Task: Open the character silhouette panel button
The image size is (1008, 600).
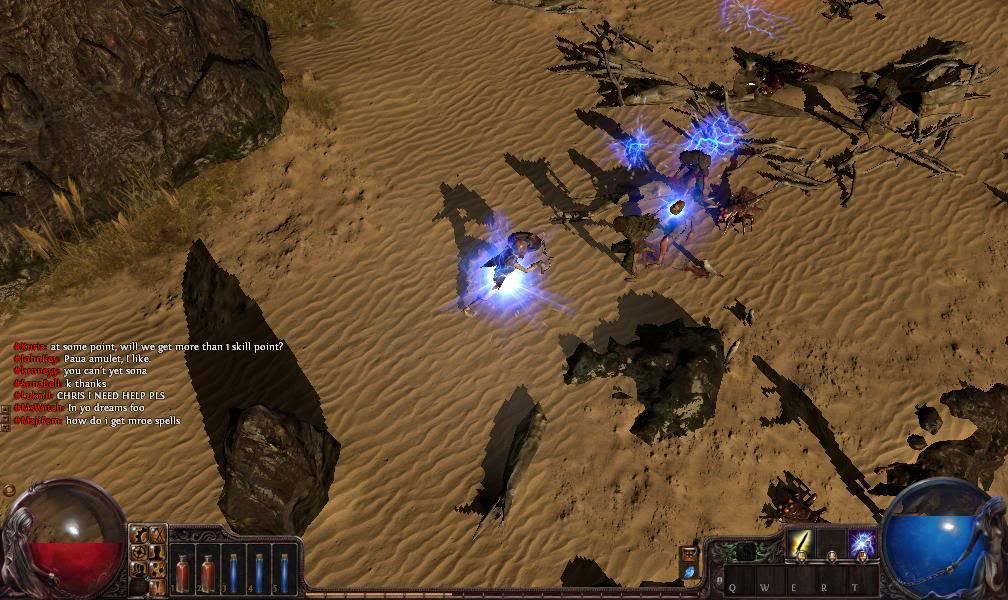Action: click(157, 551)
